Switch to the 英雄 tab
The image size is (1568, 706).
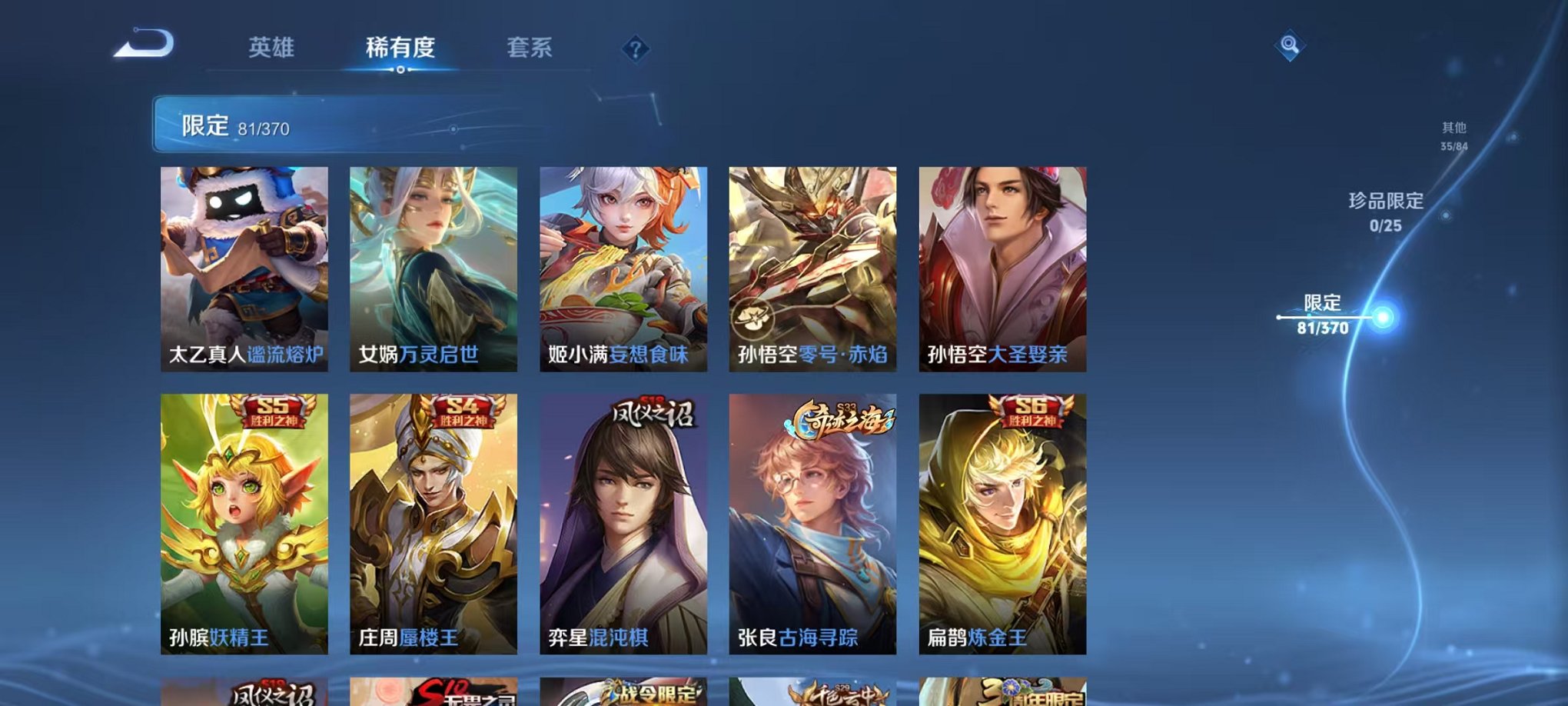[x=271, y=48]
